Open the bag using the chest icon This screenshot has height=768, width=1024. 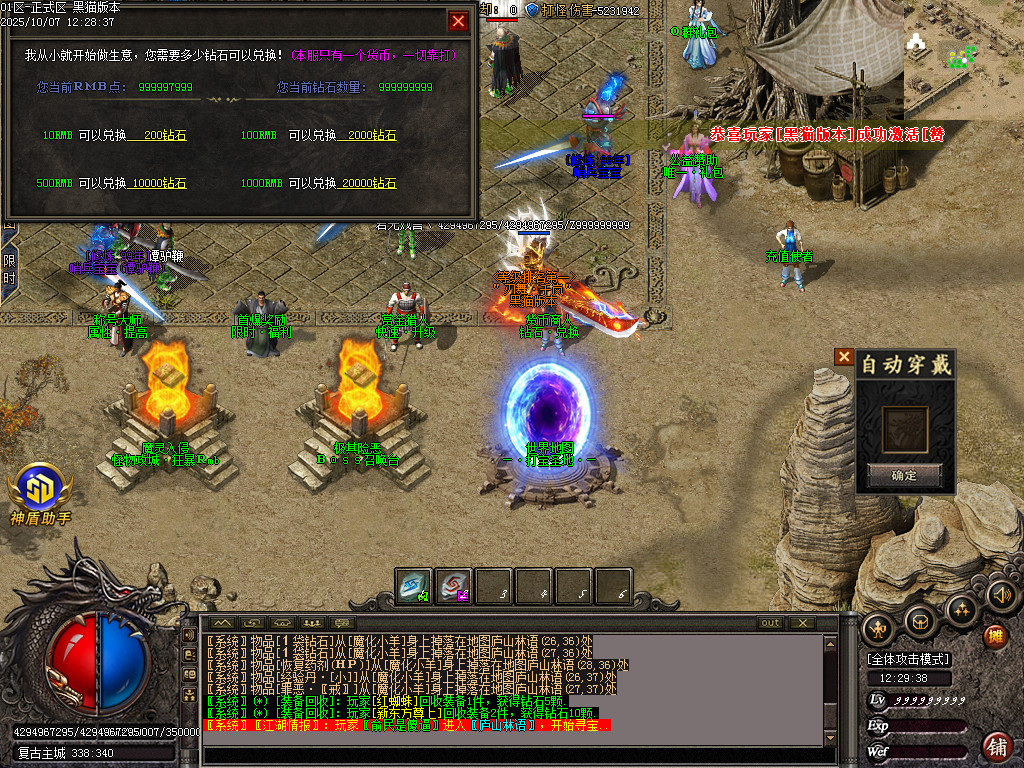click(920, 620)
